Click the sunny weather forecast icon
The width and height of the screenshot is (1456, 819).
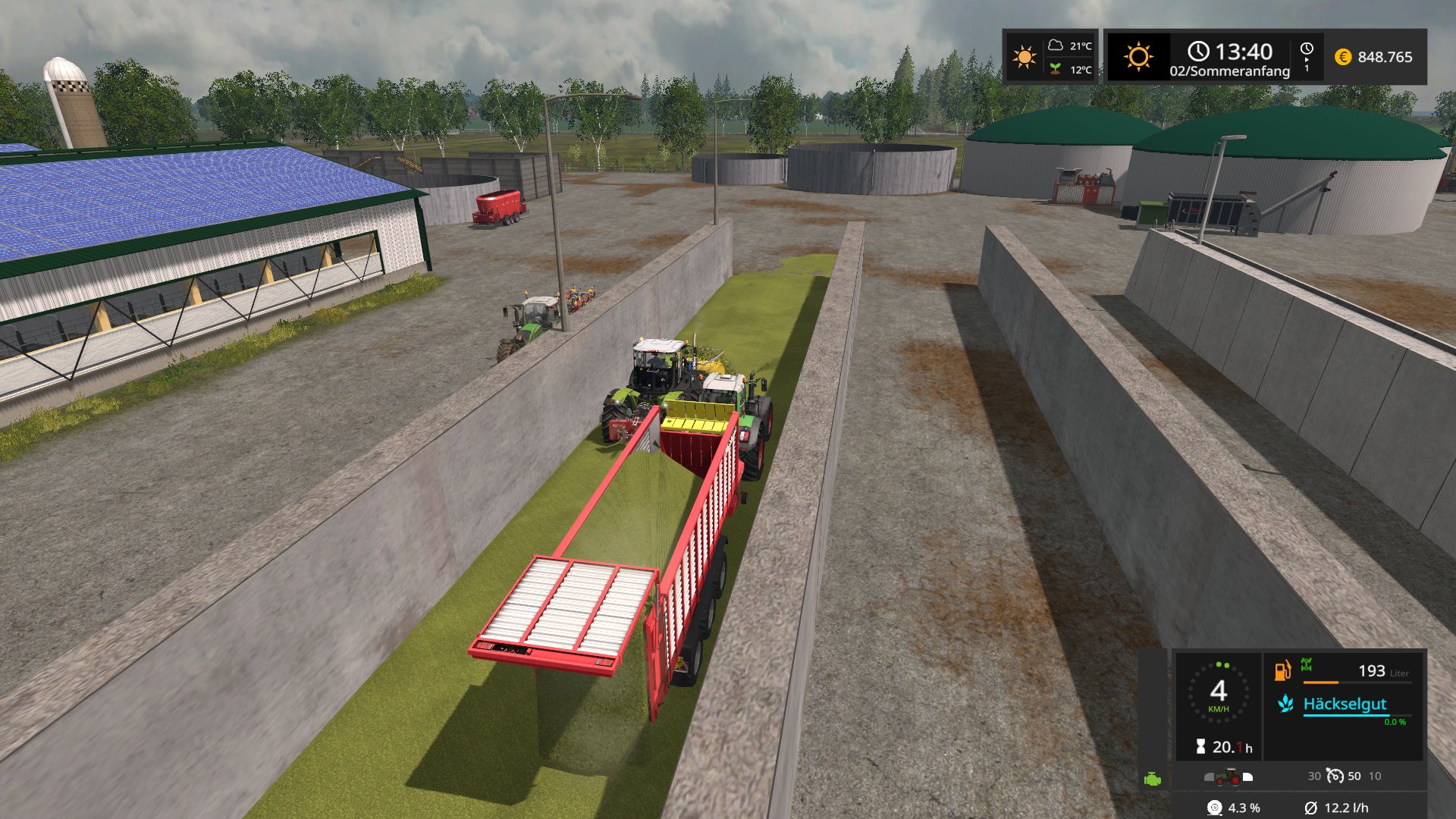click(x=1024, y=57)
